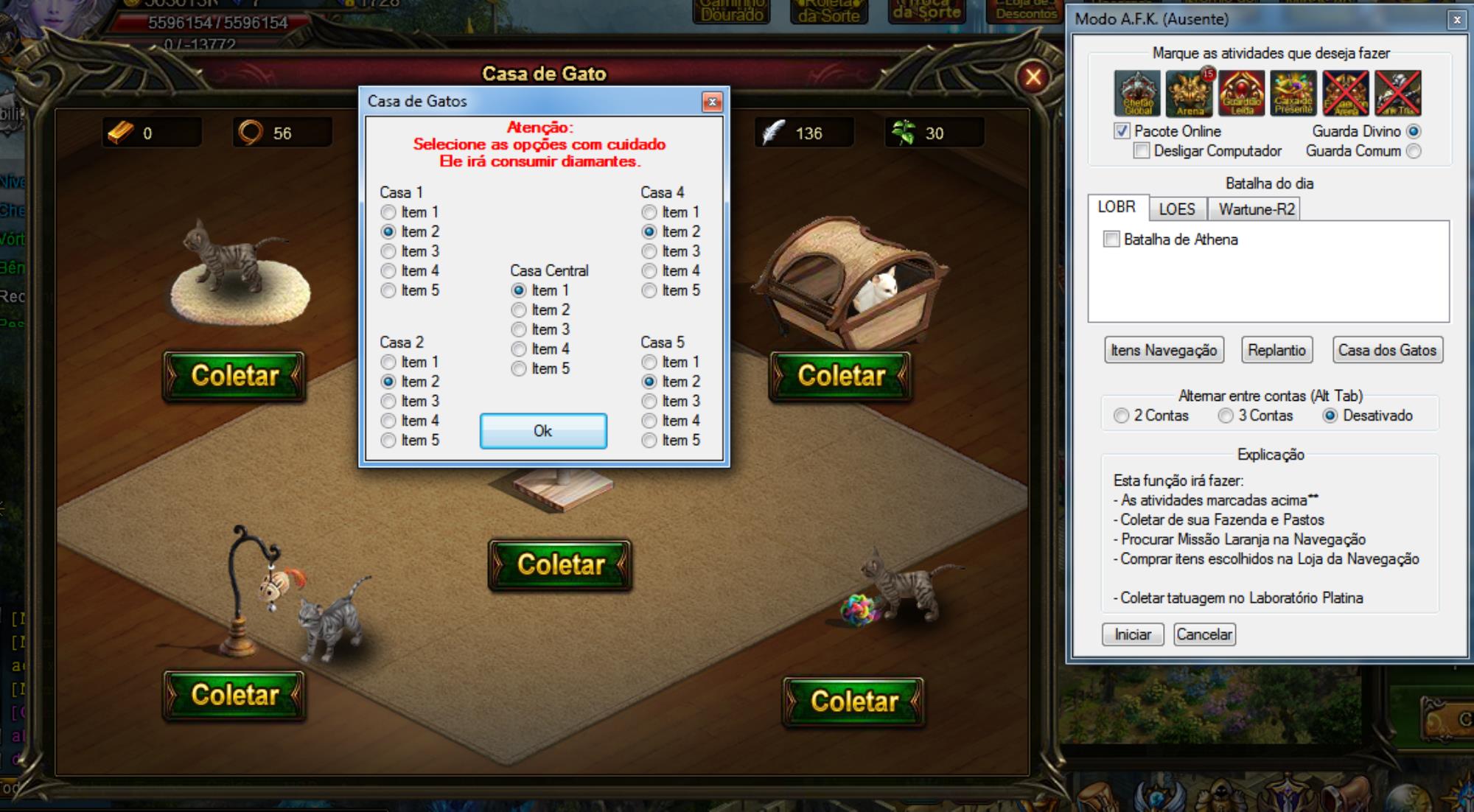Viewport: 1474px width, 812px height.
Task: Toggle the Pacote Online checkbox
Action: pos(1122,131)
